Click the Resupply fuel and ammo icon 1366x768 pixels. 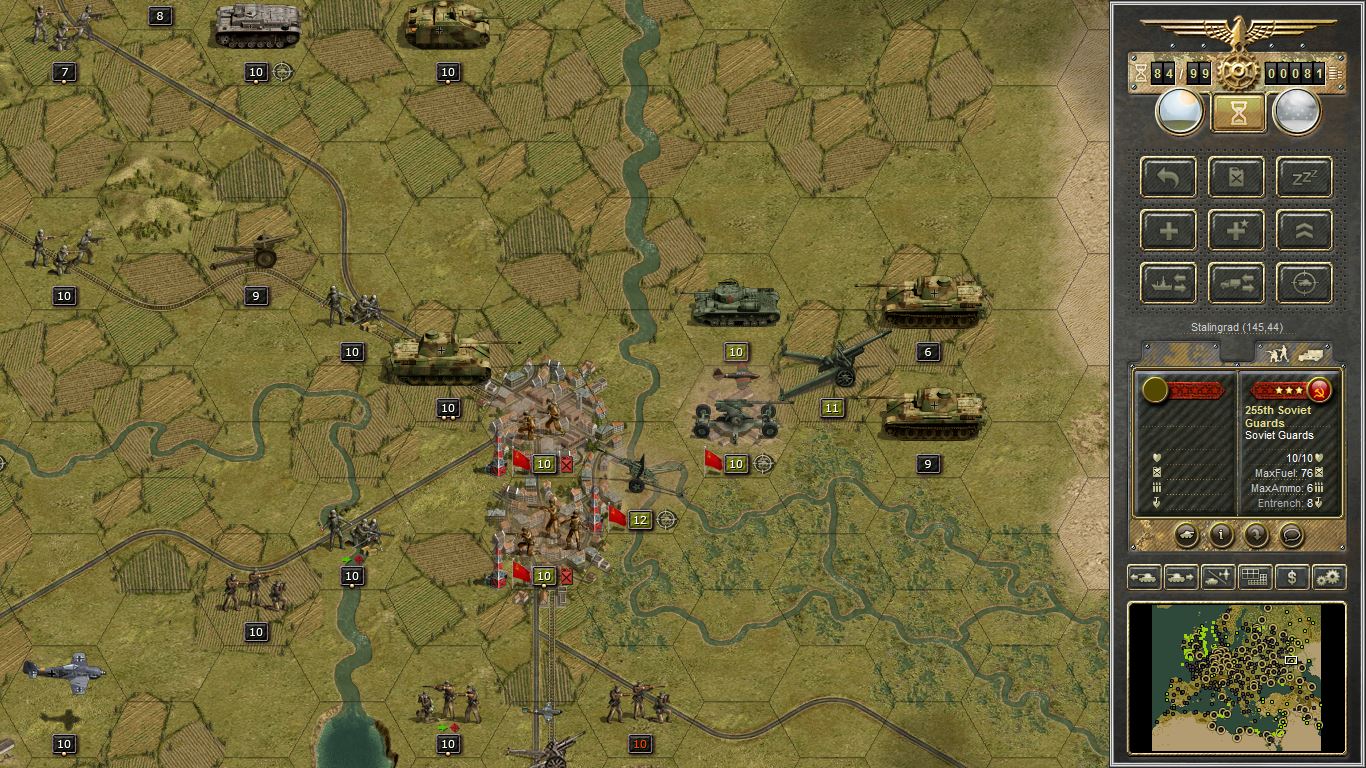point(1236,177)
